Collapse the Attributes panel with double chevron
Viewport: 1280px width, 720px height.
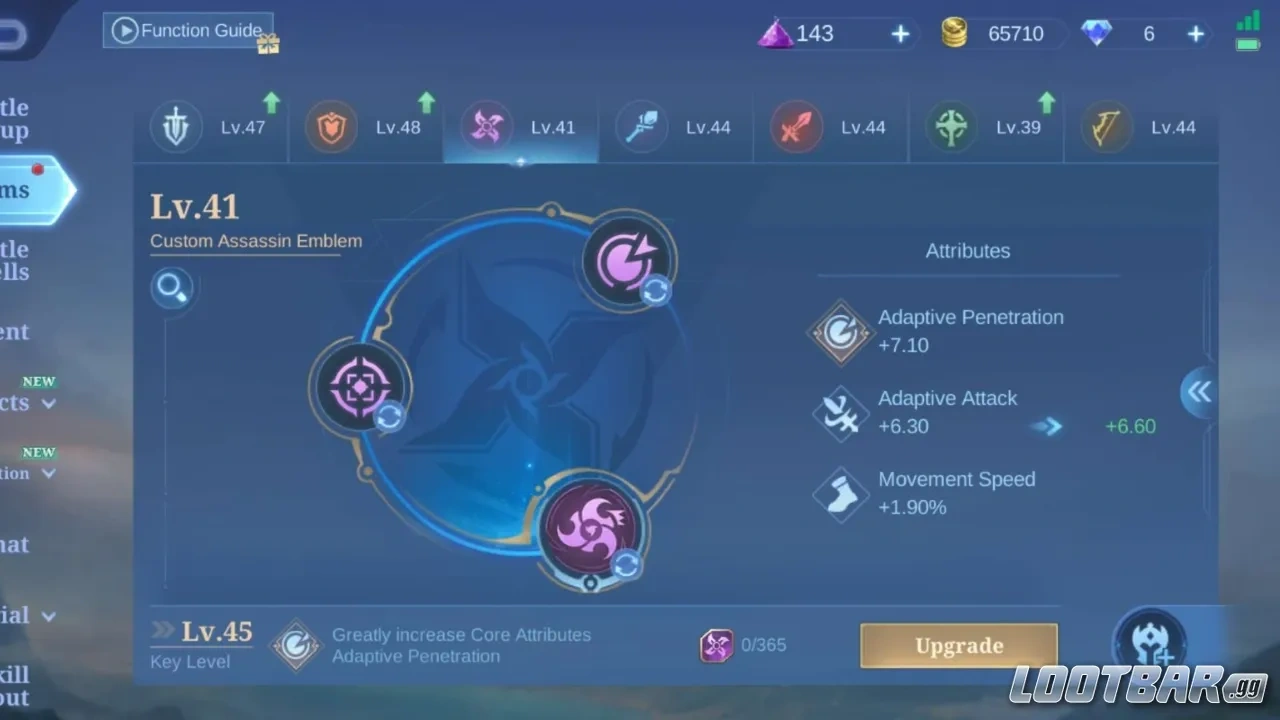pos(1198,393)
